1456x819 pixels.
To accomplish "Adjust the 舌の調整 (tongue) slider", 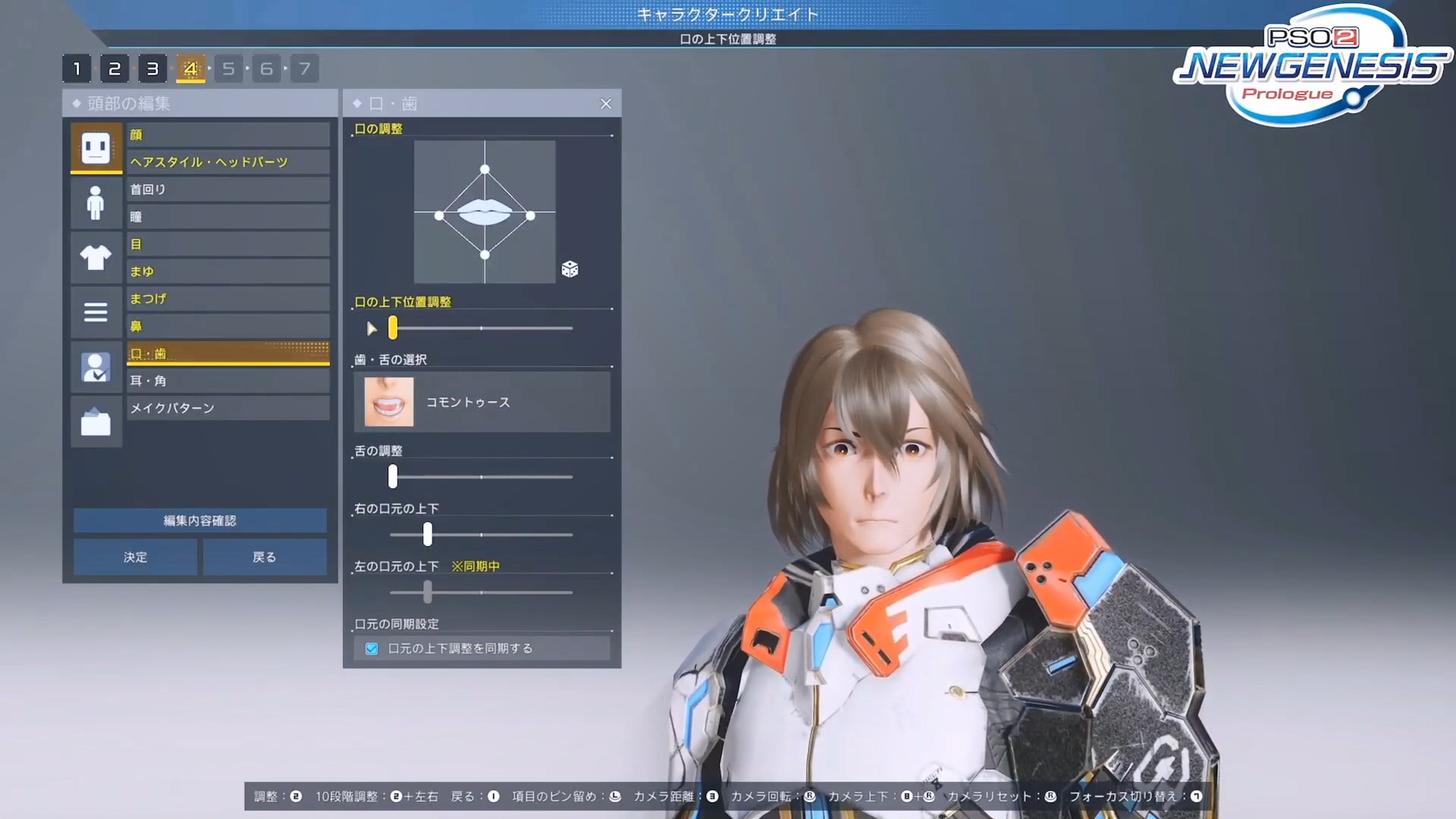I will 393,477.
